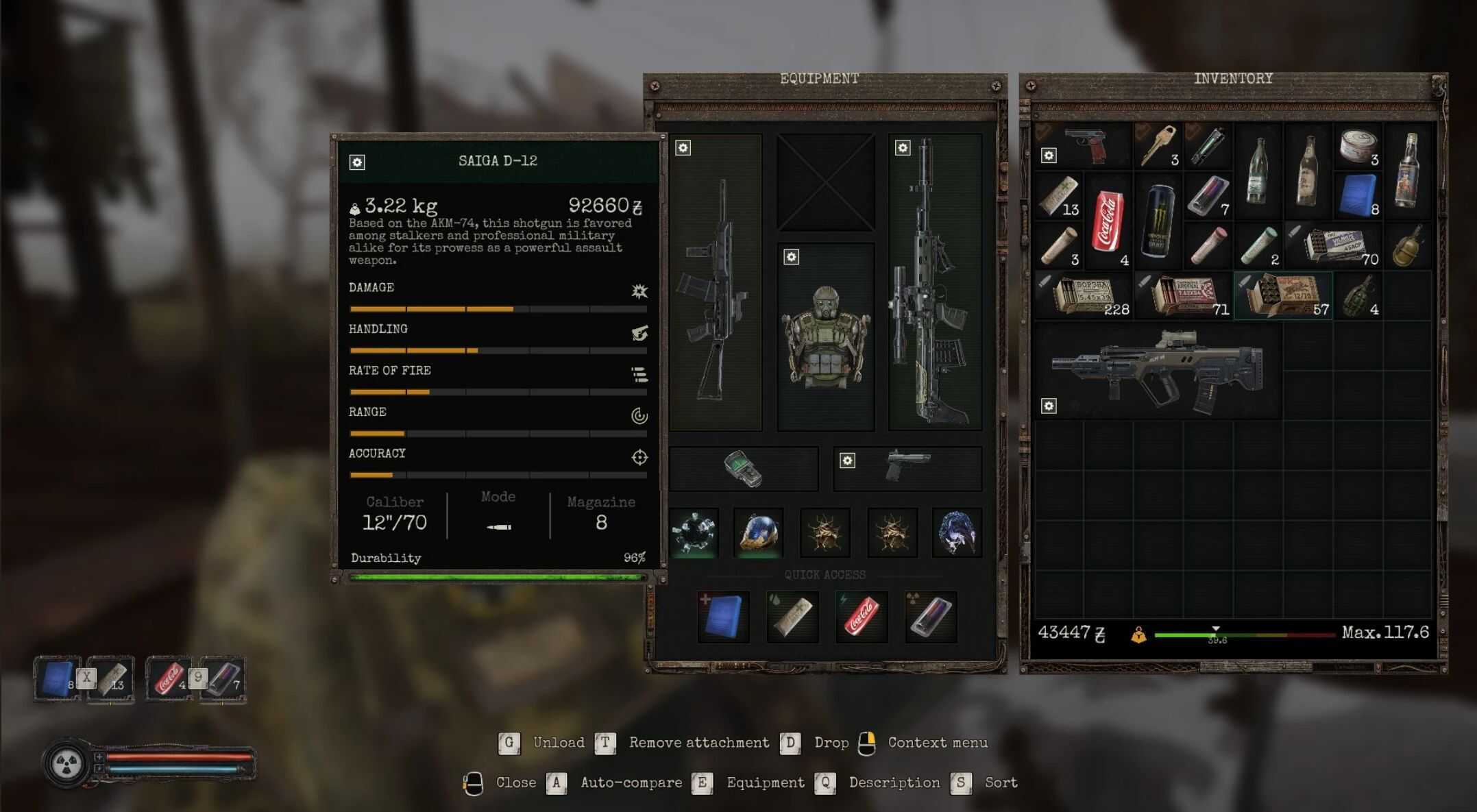Viewport: 1477px width, 812px height.
Task: Click the equipped armor suit slot
Action: pos(826,337)
